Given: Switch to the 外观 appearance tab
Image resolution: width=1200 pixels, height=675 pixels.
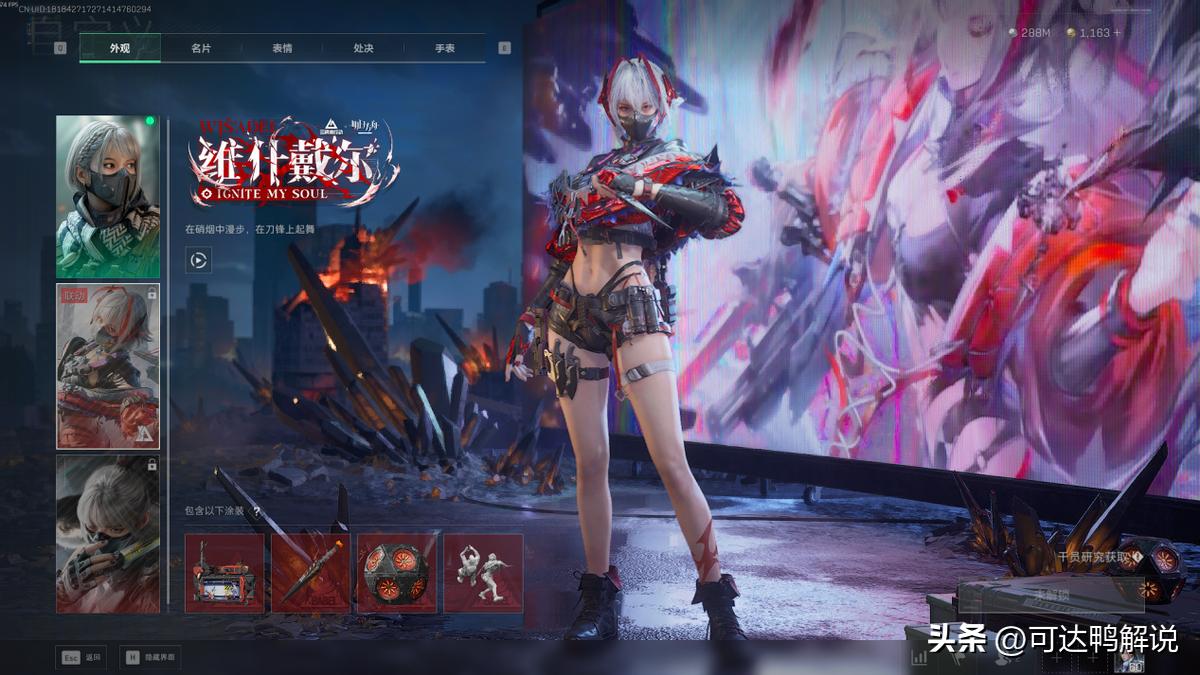Looking at the screenshot, I should [120, 48].
